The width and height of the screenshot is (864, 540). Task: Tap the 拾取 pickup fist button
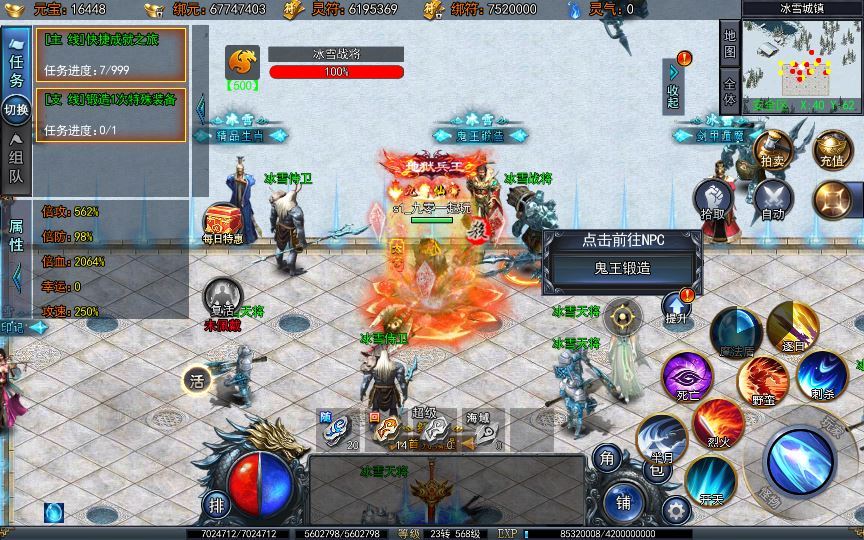[713, 199]
